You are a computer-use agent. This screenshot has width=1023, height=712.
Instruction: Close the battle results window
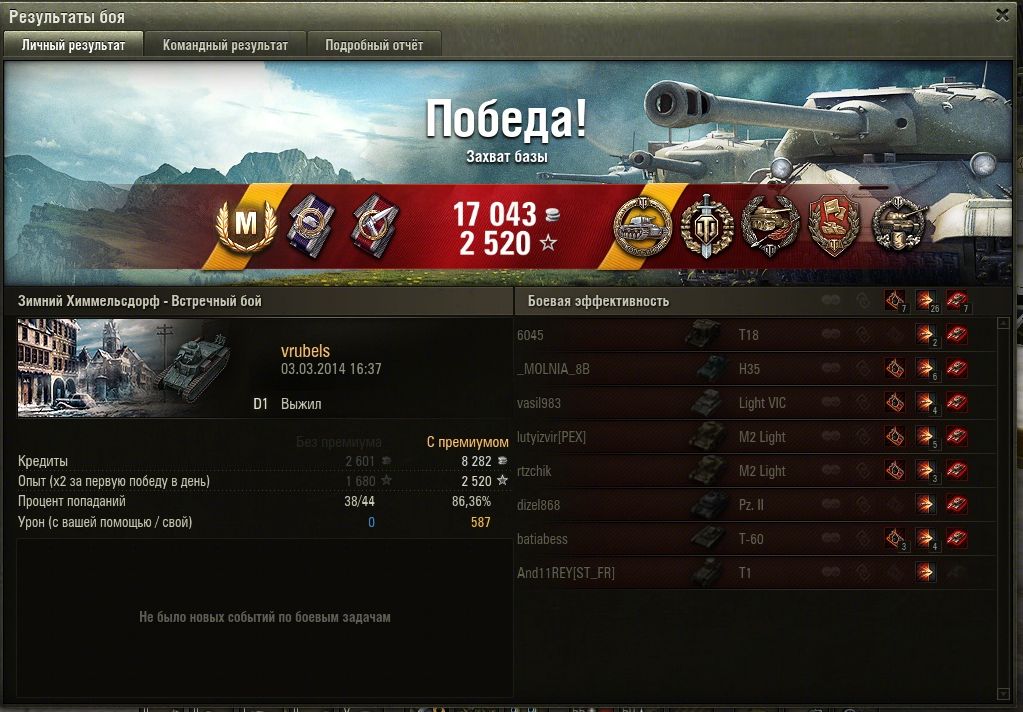[x=1002, y=15]
